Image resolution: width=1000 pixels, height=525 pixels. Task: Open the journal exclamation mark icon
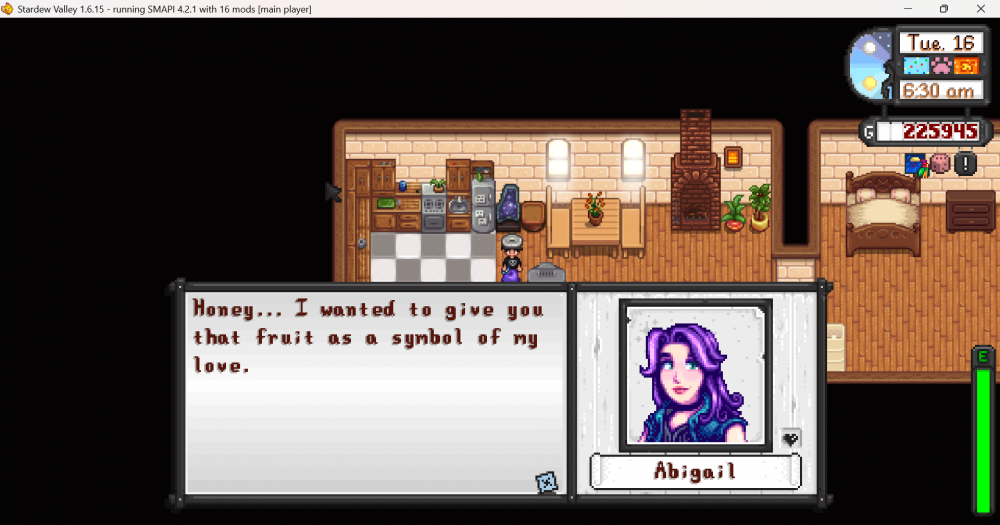[x=965, y=163]
